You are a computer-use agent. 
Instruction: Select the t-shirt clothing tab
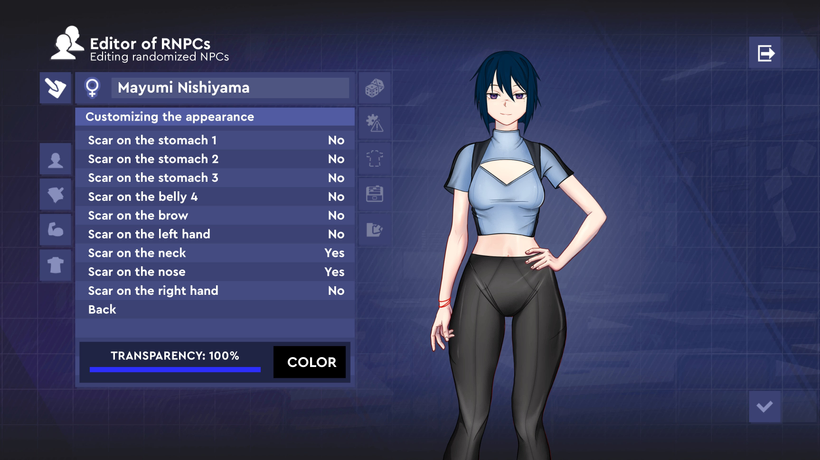click(x=55, y=264)
